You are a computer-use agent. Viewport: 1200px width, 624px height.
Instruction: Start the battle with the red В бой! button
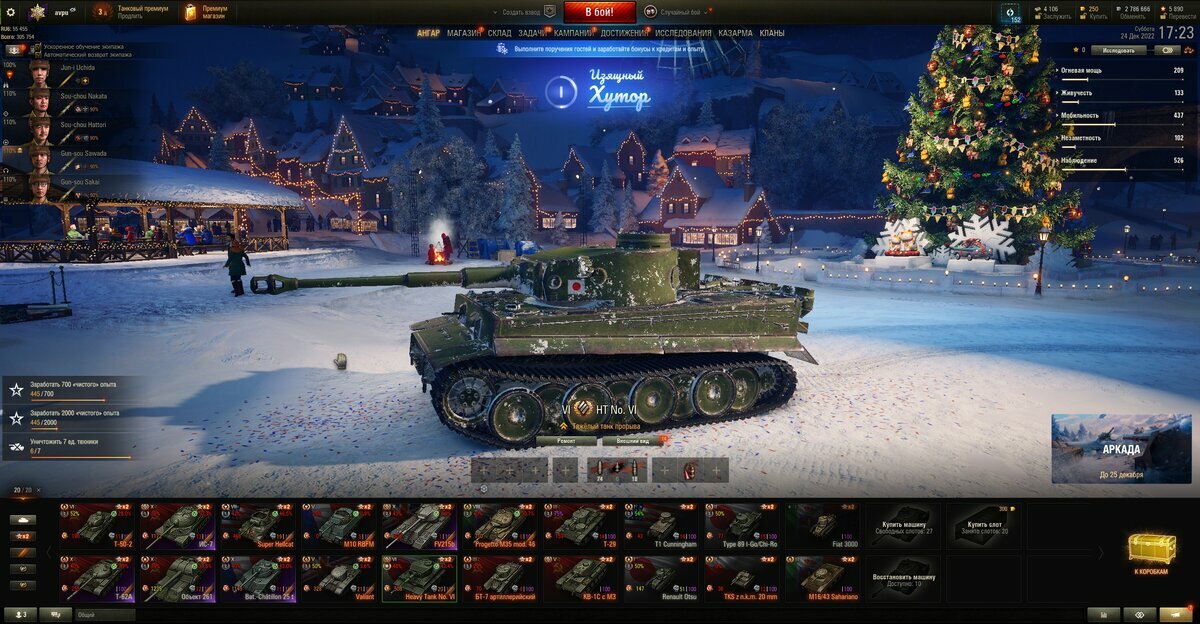(600, 12)
